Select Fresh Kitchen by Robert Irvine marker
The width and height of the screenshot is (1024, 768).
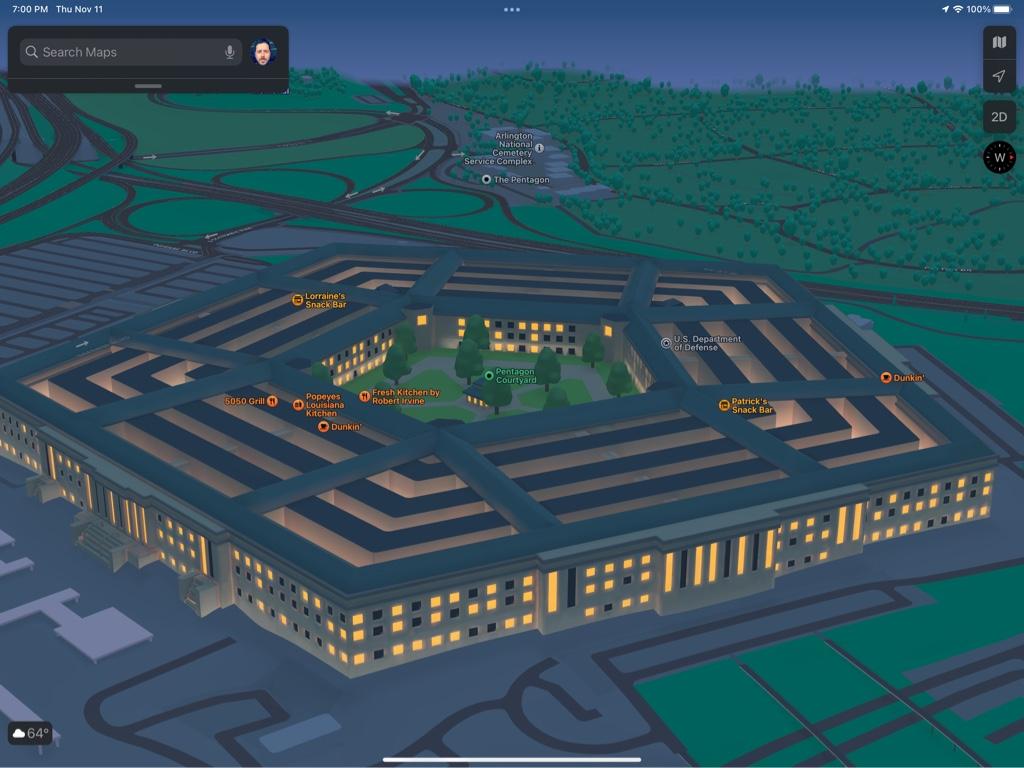pyautogui.click(x=365, y=397)
